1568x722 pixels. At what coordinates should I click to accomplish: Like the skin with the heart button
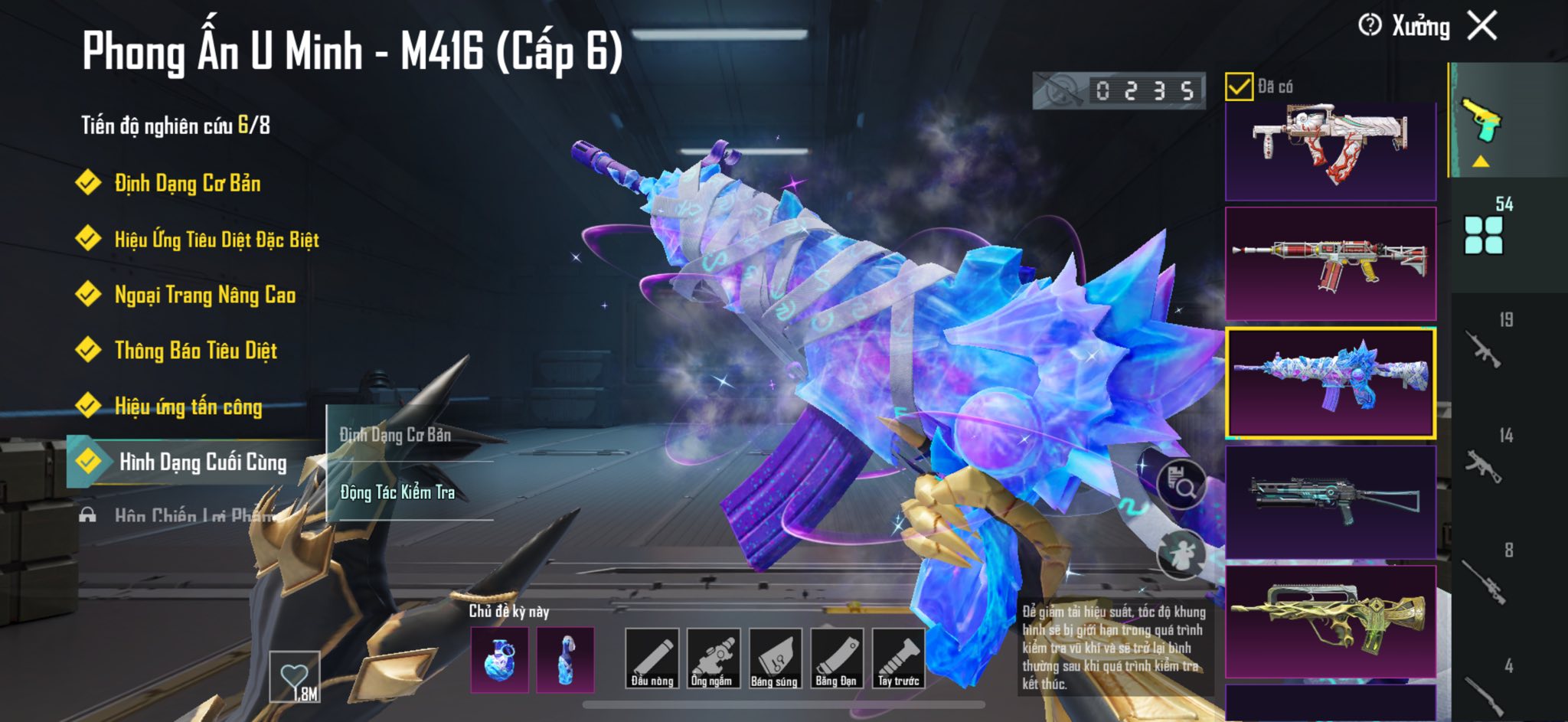click(295, 677)
